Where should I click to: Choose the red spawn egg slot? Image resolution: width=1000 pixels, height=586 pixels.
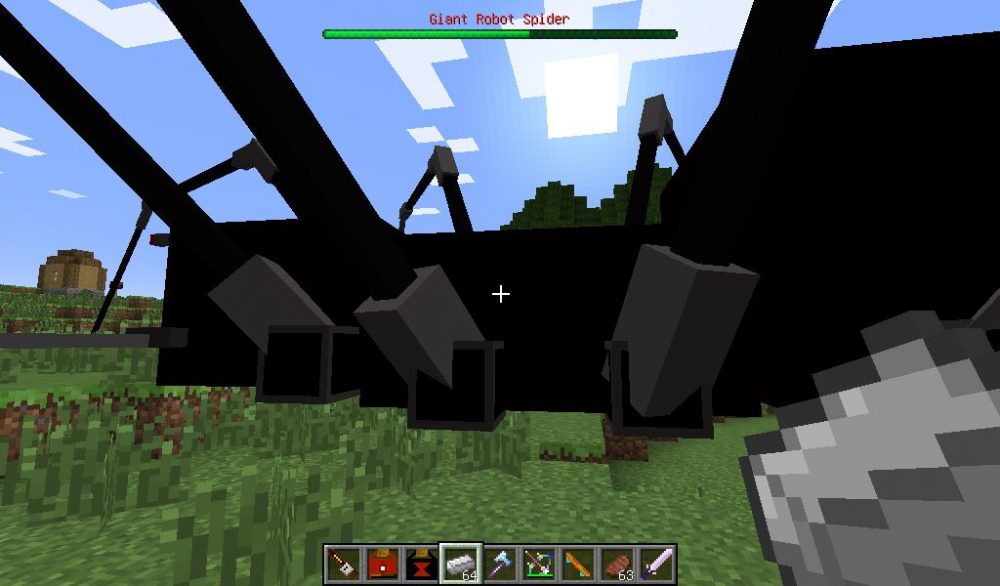point(382,564)
